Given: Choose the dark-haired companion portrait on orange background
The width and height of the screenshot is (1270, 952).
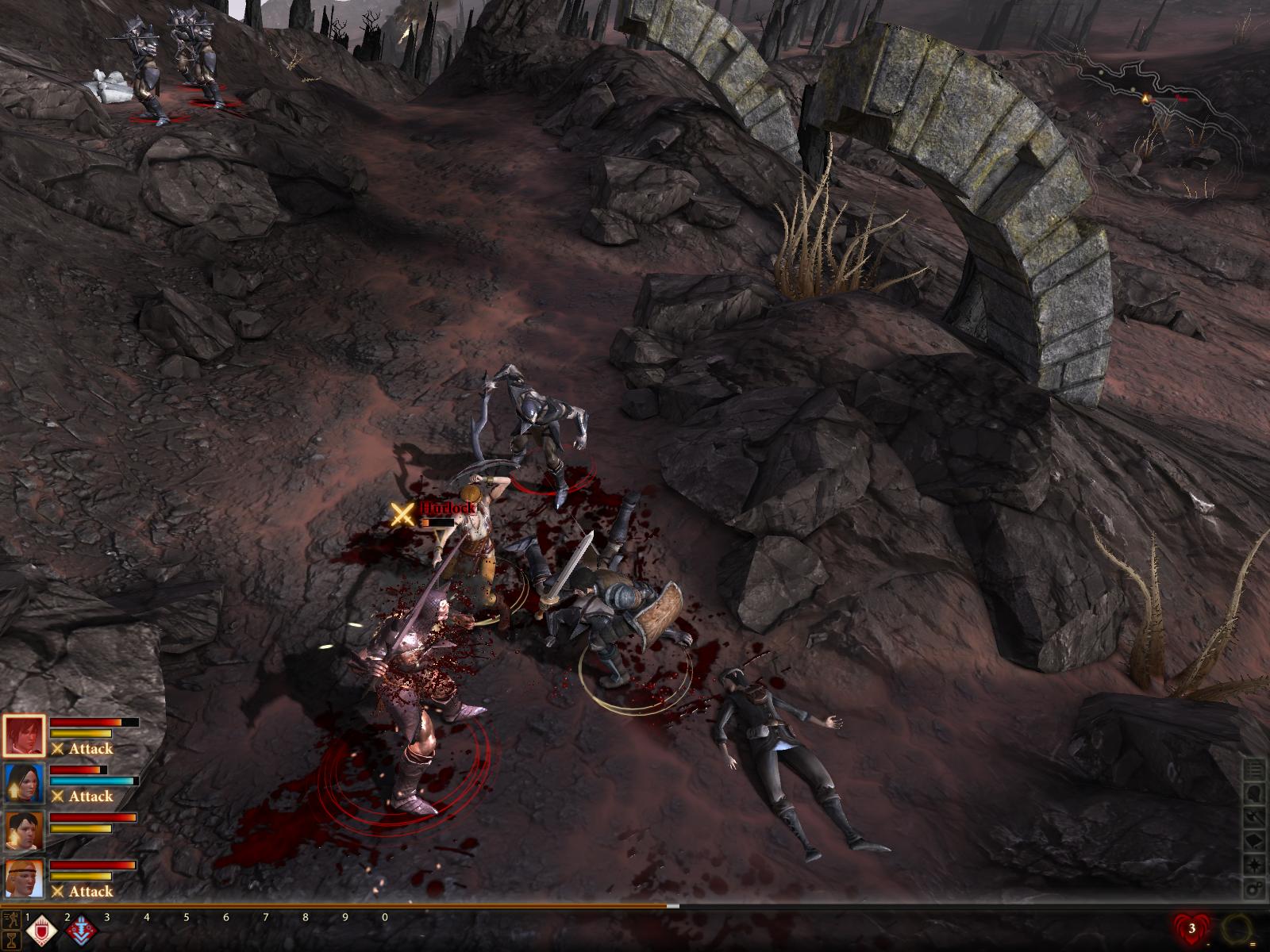Looking at the screenshot, I should (25, 831).
